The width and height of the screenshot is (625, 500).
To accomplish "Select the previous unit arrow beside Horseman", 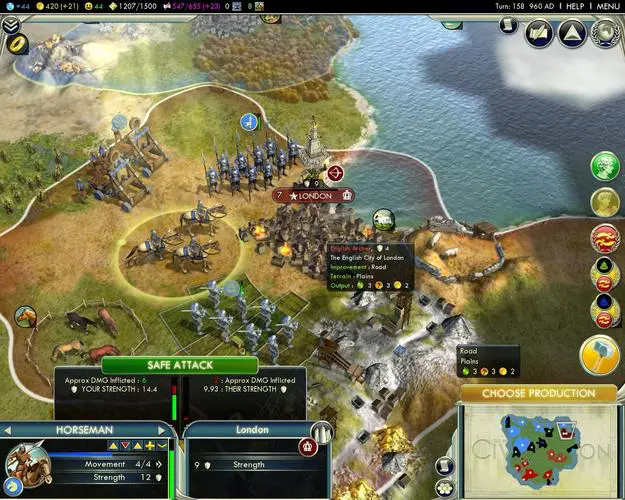I will tap(9, 430).
